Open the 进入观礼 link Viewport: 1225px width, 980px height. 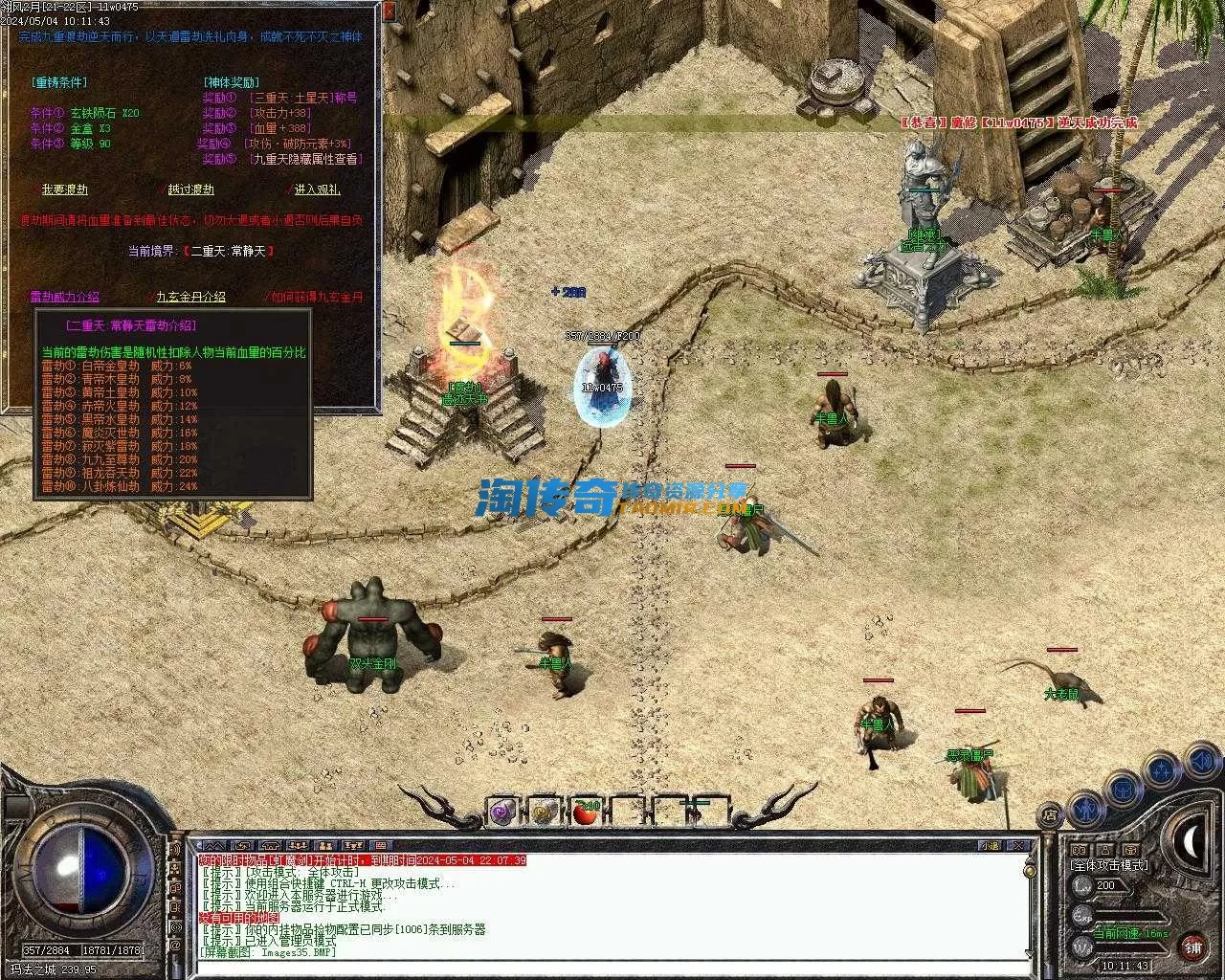pyautogui.click(x=317, y=189)
